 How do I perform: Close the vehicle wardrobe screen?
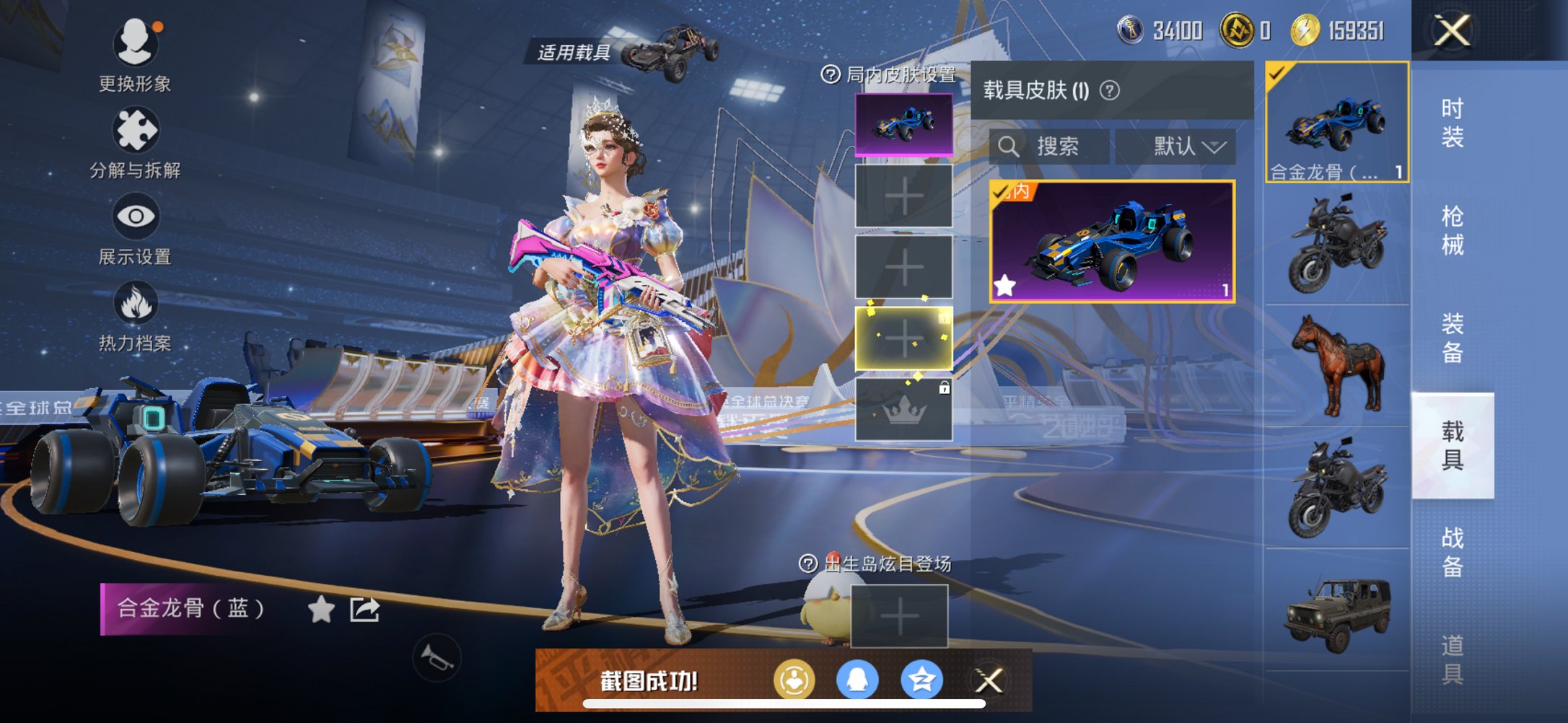[1452, 31]
